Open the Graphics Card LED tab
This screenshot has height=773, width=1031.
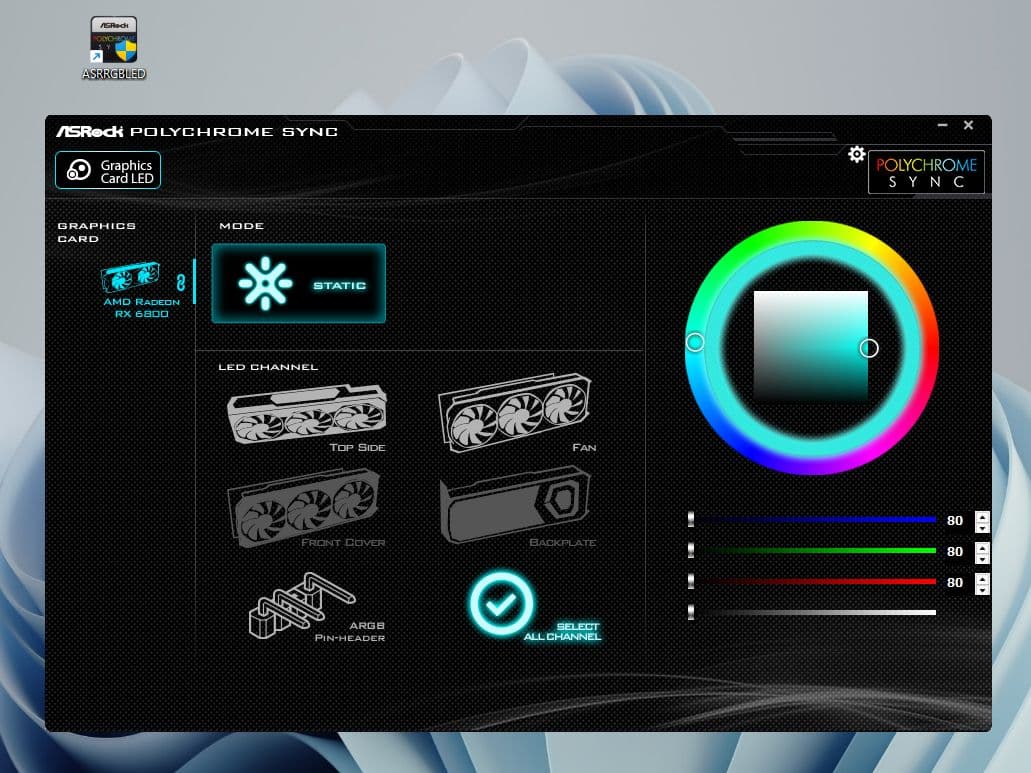point(108,171)
